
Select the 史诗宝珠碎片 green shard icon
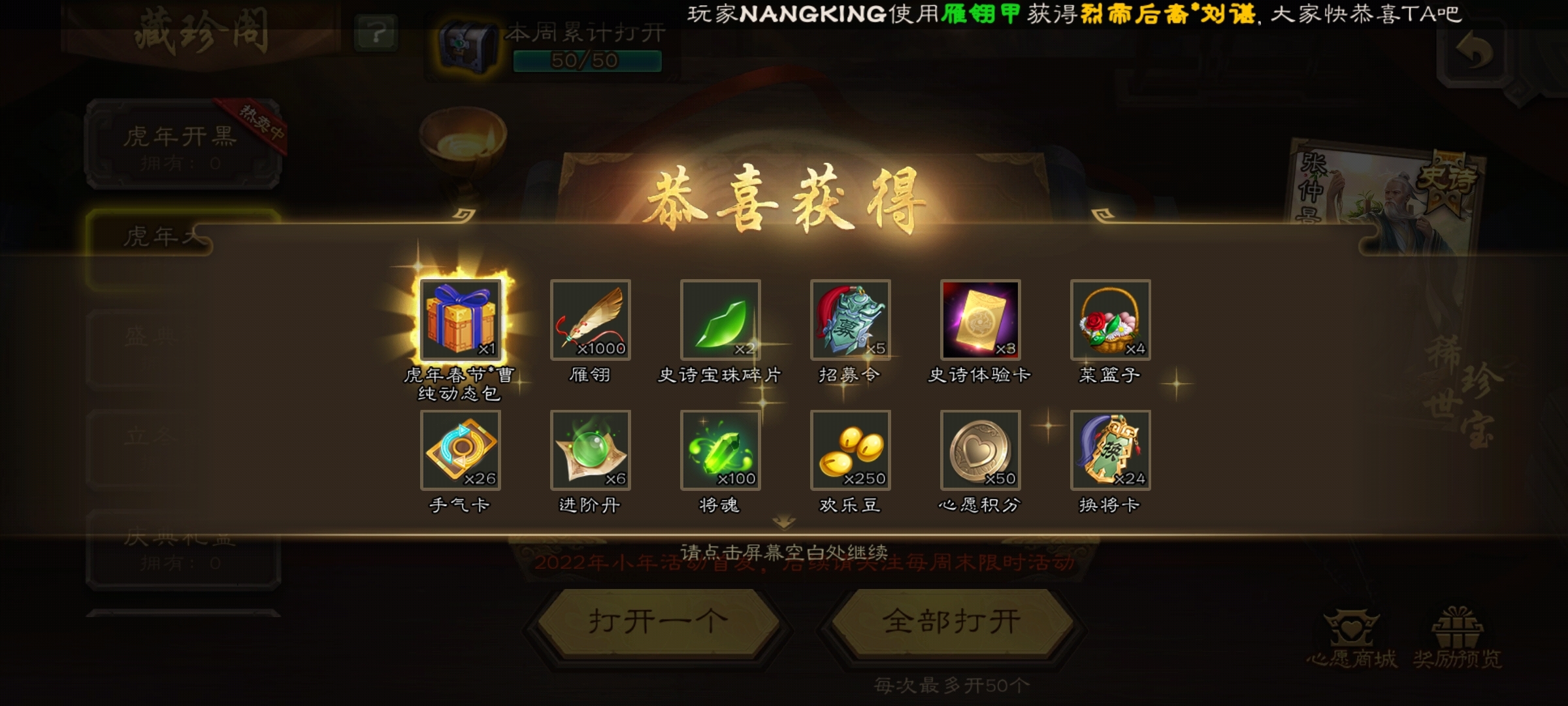(719, 321)
